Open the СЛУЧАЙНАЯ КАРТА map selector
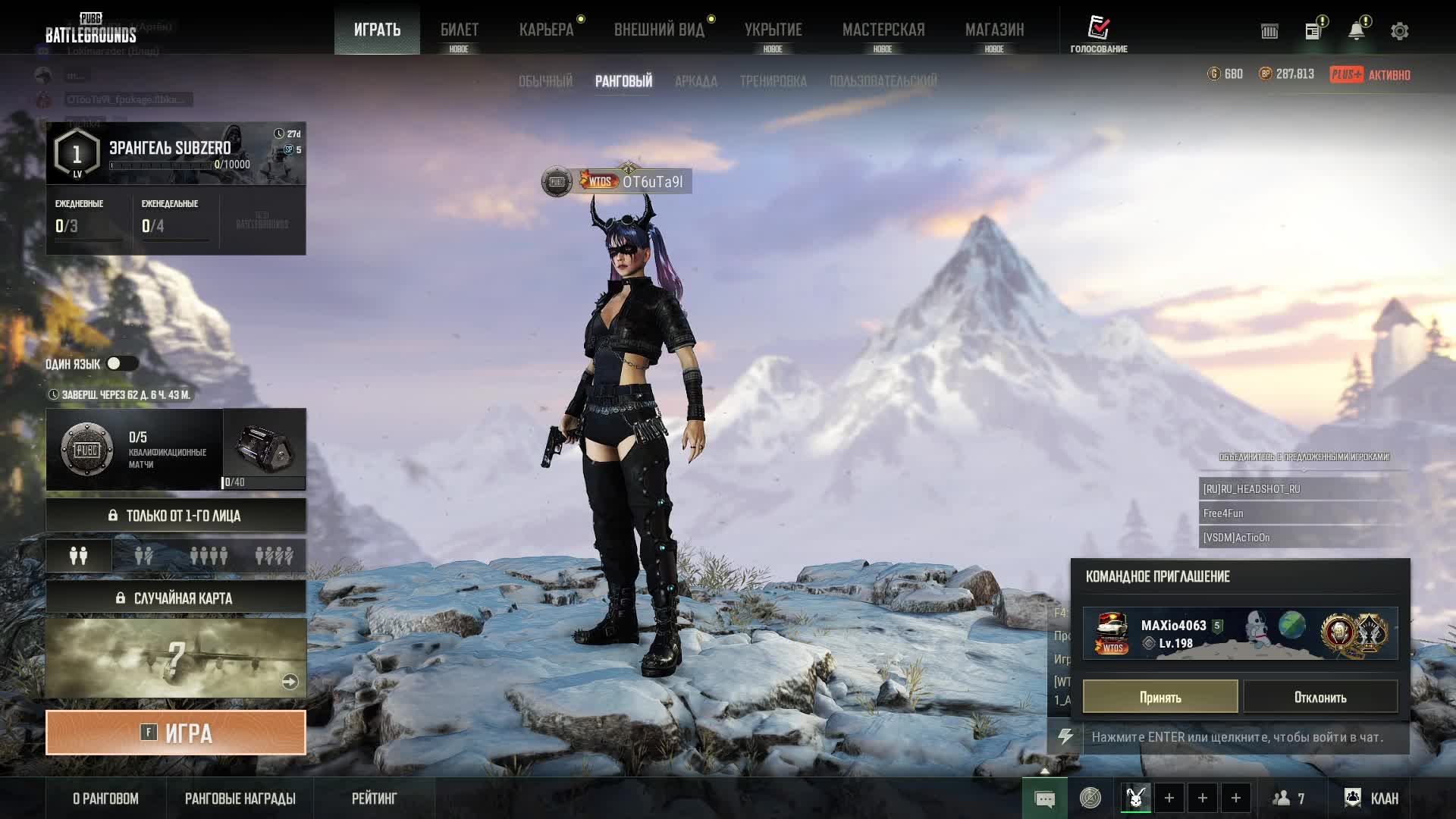This screenshot has height=819, width=1456. tap(176, 598)
